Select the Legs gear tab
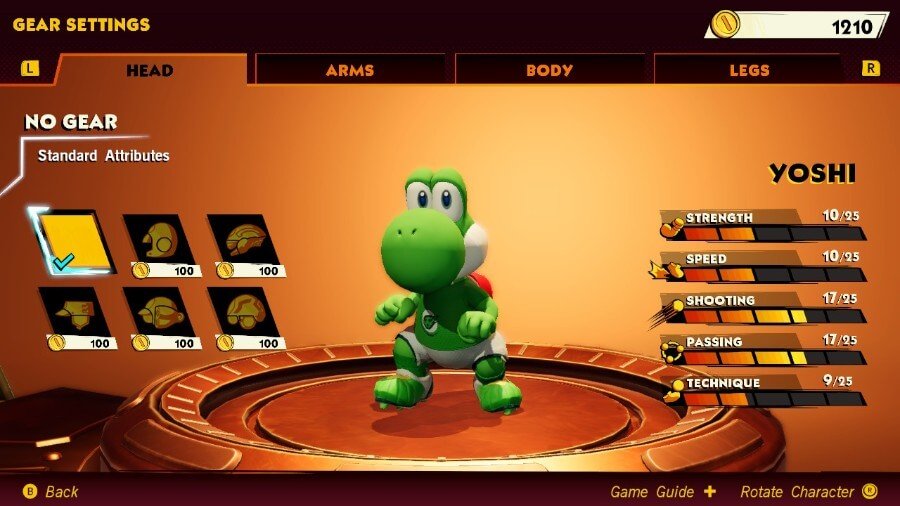This screenshot has height=506, width=900. coord(749,70)
